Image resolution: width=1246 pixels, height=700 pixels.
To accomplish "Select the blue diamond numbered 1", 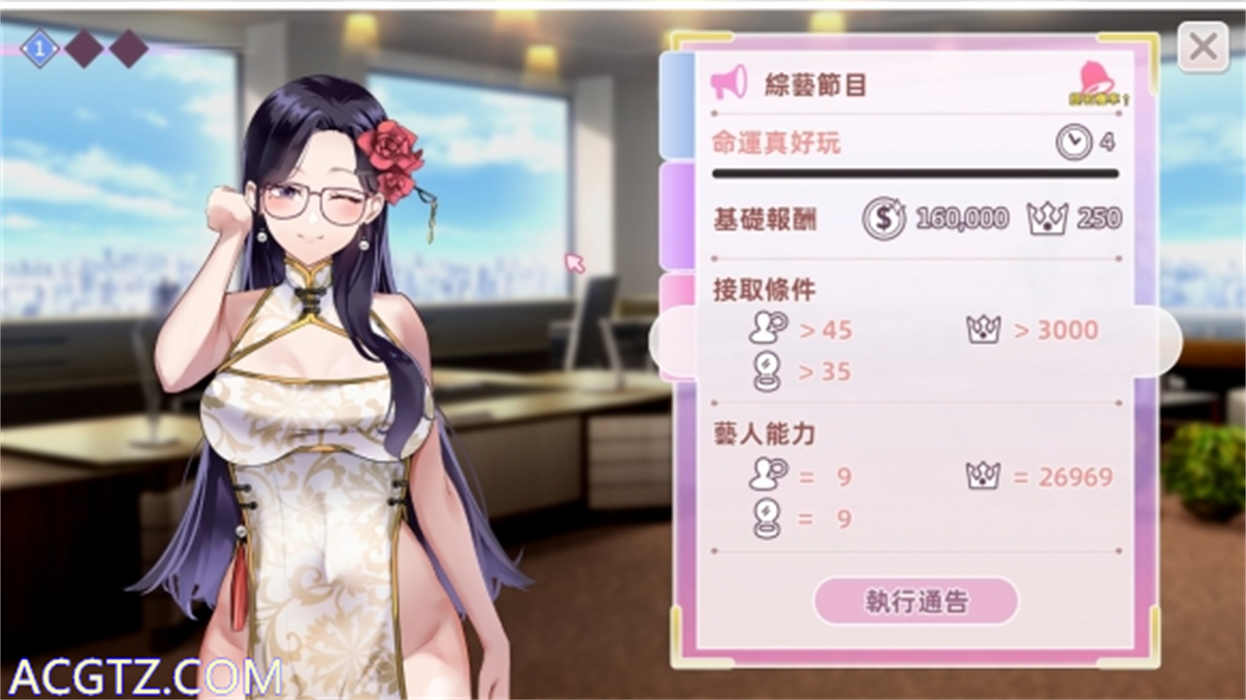I will (39, 48).
